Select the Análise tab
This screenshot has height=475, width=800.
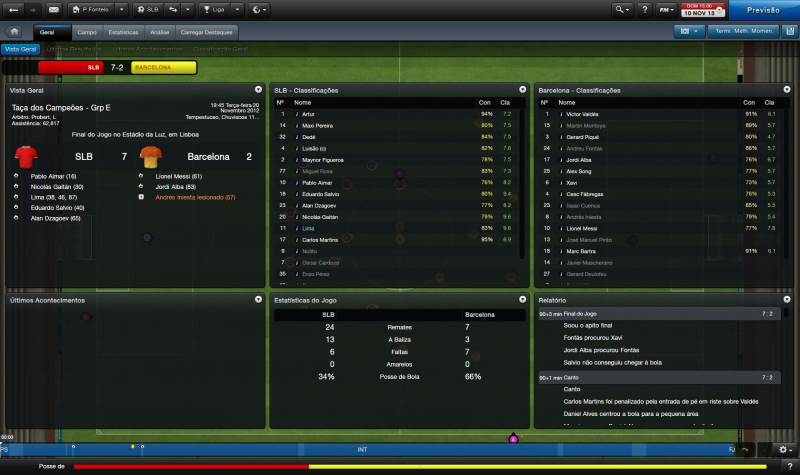159,32
